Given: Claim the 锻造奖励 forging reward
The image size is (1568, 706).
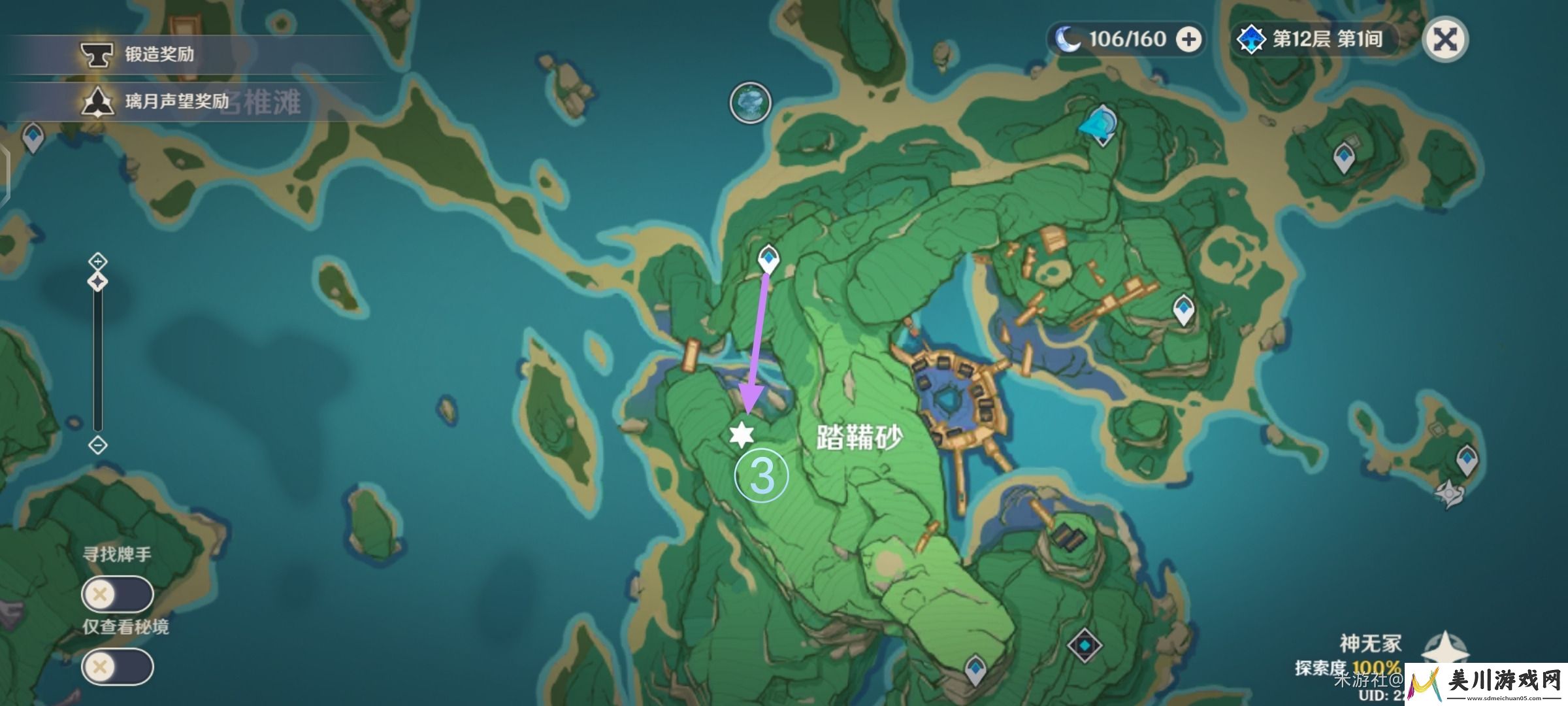Looking at the screenshot, I should click(x=159, y=54).
